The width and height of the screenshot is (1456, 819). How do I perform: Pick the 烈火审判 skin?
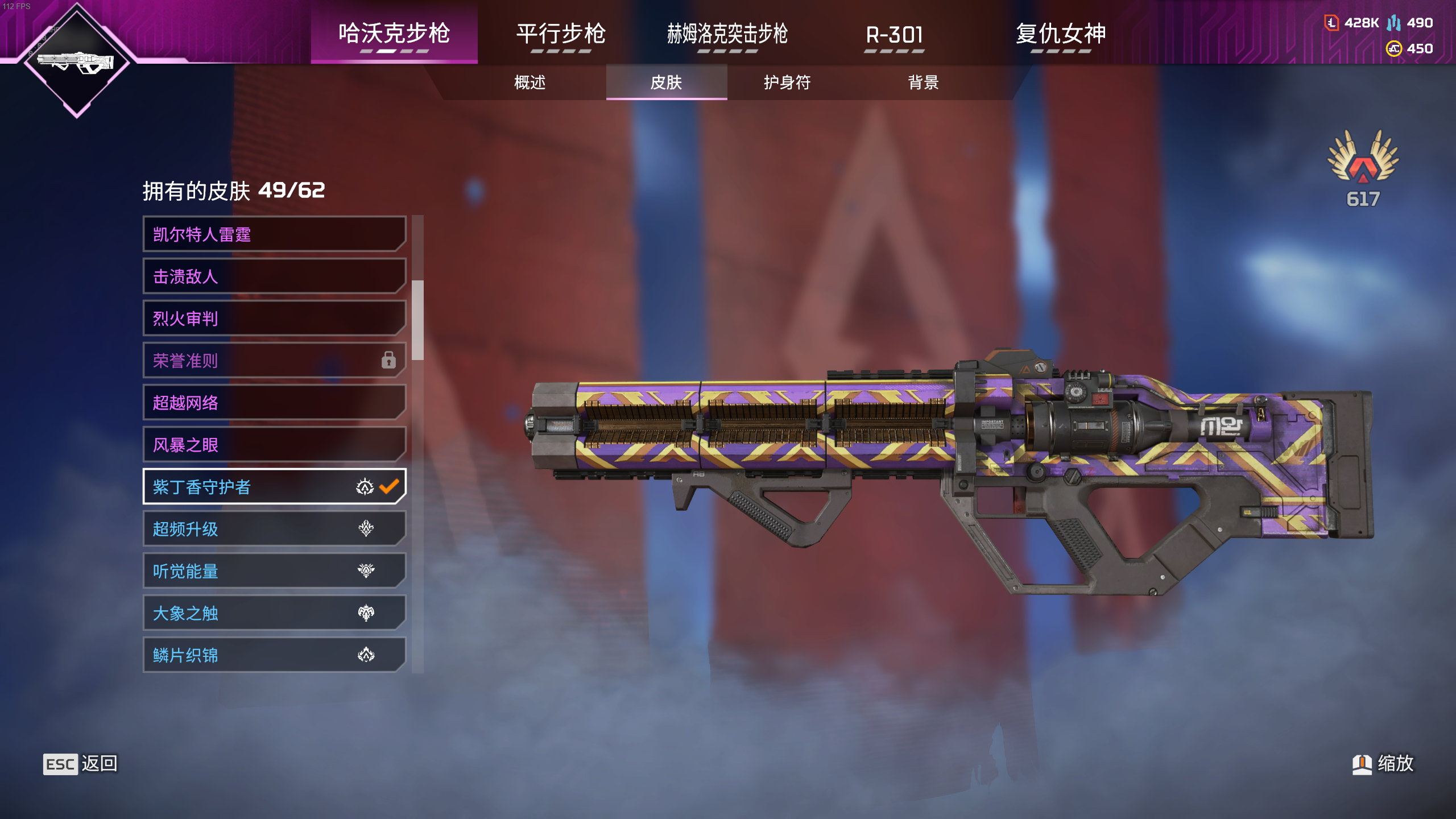[x=274, y=318]
